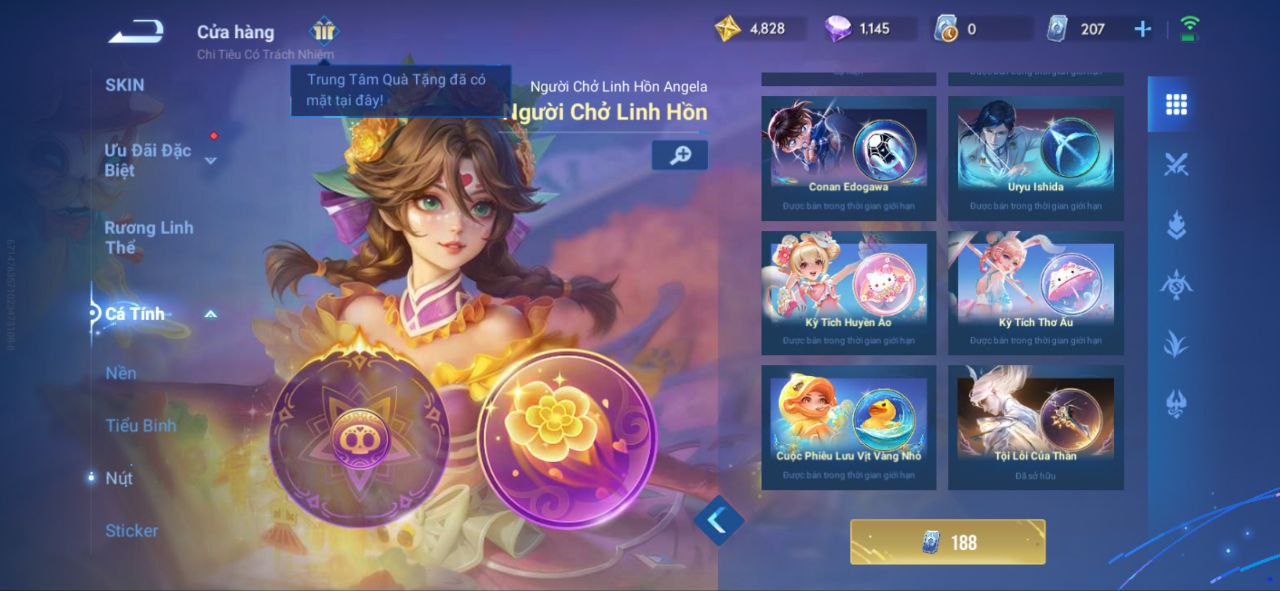Select the Nút sub-category

[x=119, y=478]
